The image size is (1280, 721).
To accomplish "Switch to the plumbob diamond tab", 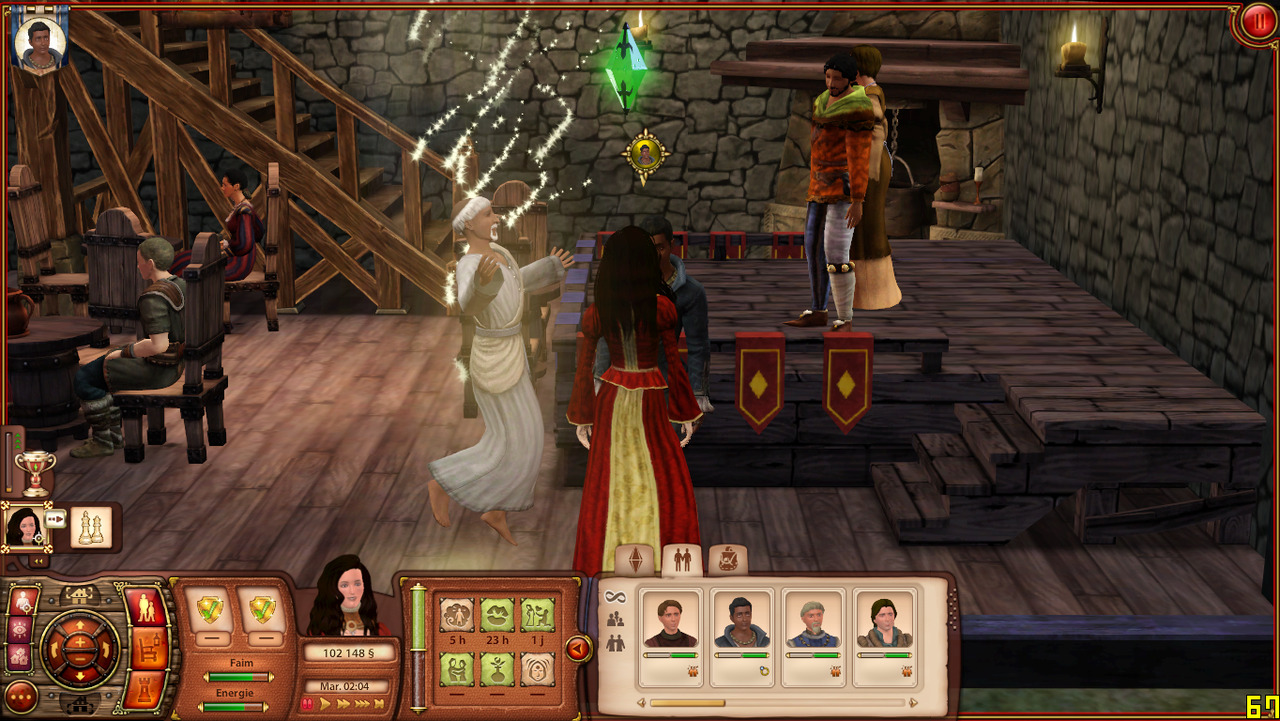I will pyautogui.click(x=636, y=561).
